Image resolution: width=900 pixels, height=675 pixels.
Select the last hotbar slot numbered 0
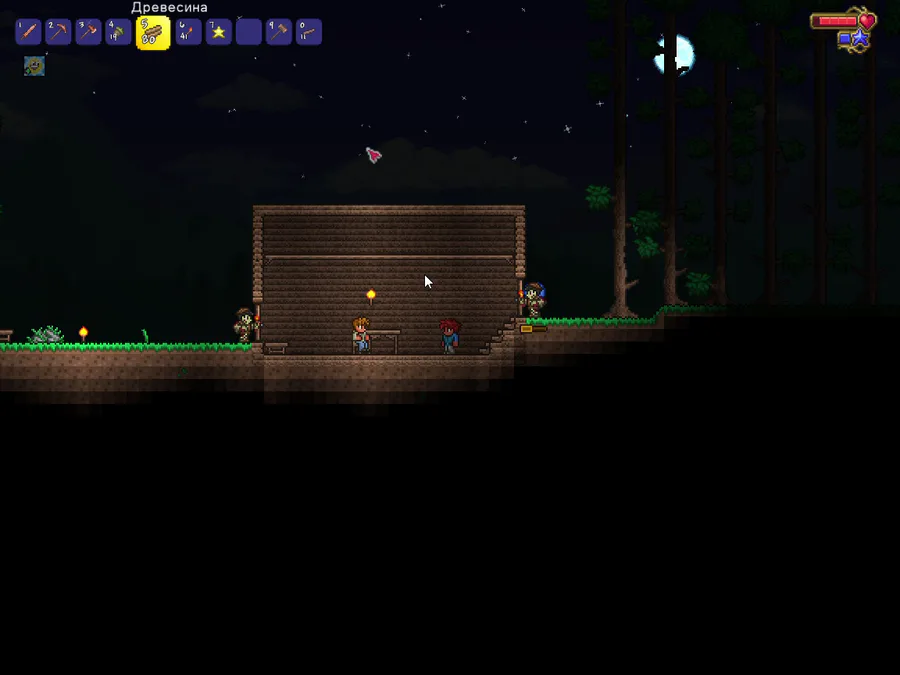tap(309, 32)
